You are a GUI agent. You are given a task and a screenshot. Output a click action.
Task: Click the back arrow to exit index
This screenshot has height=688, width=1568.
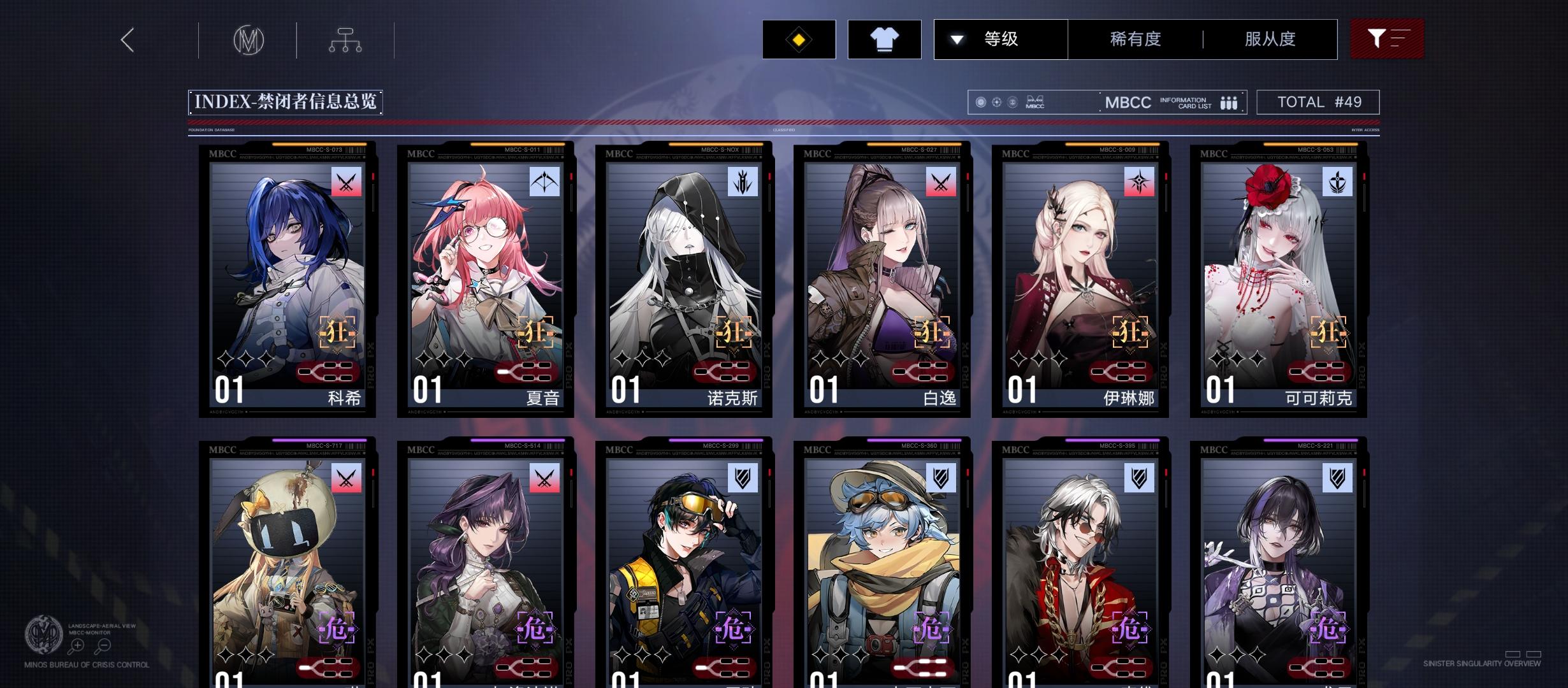[x=127, y=39]
